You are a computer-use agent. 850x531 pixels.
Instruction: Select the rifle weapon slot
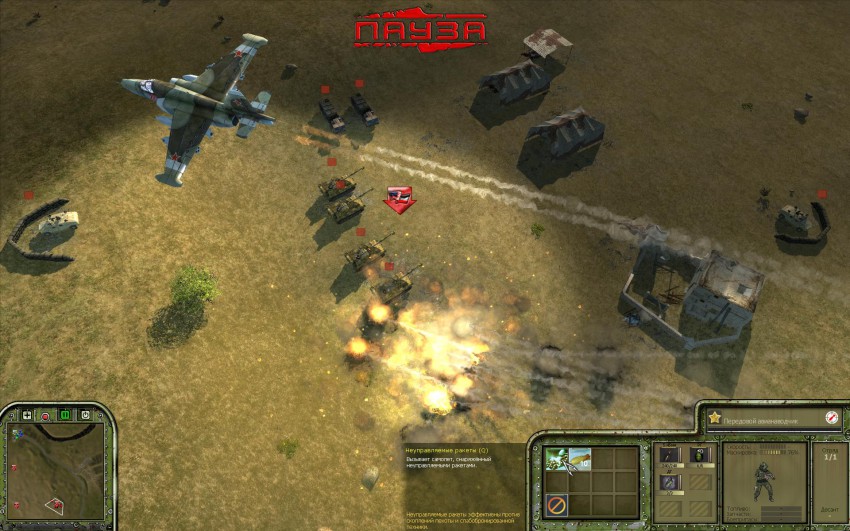pos(669,456)
